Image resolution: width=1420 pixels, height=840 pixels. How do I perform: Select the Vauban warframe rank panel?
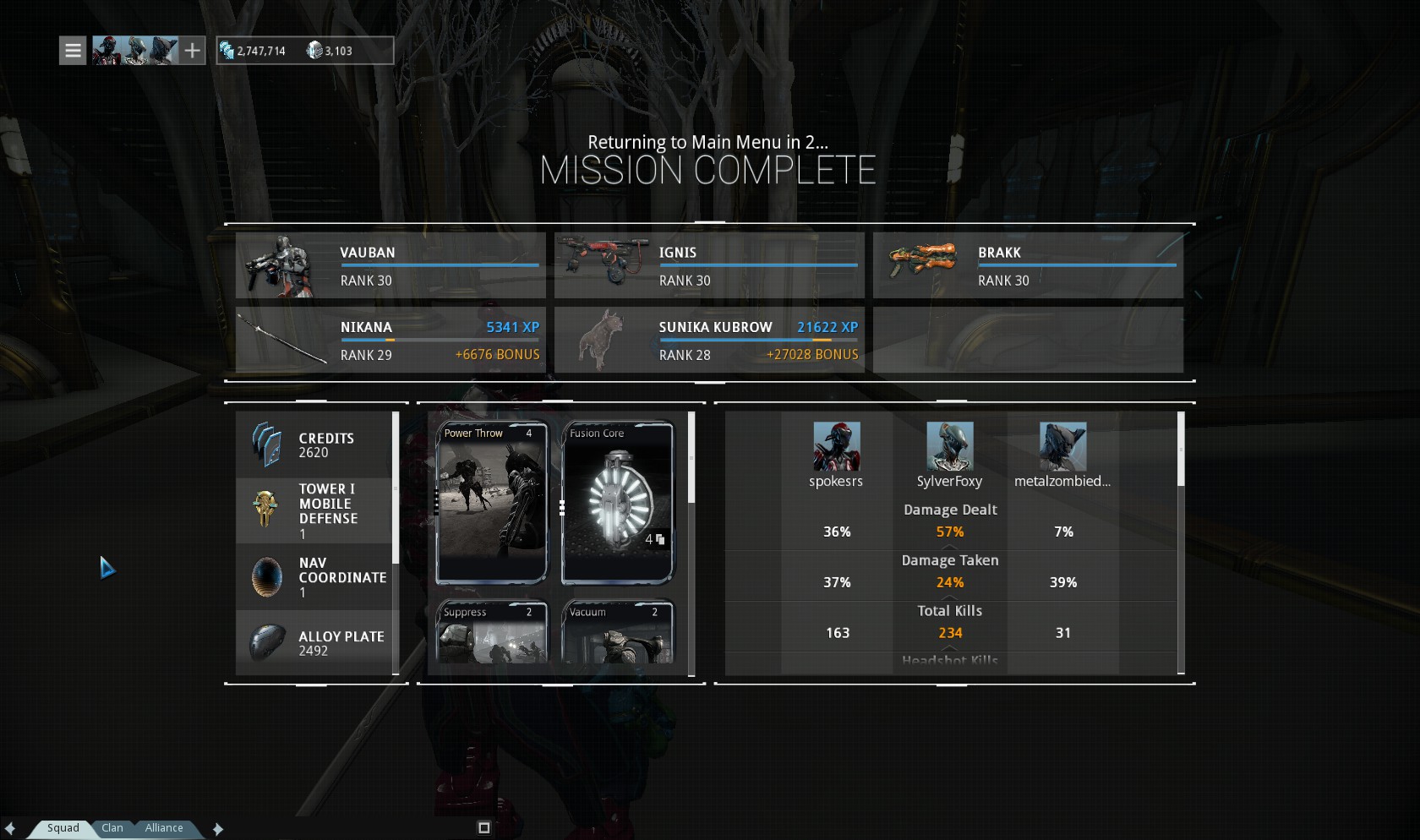pyautogui.click(x=390, y=265)
